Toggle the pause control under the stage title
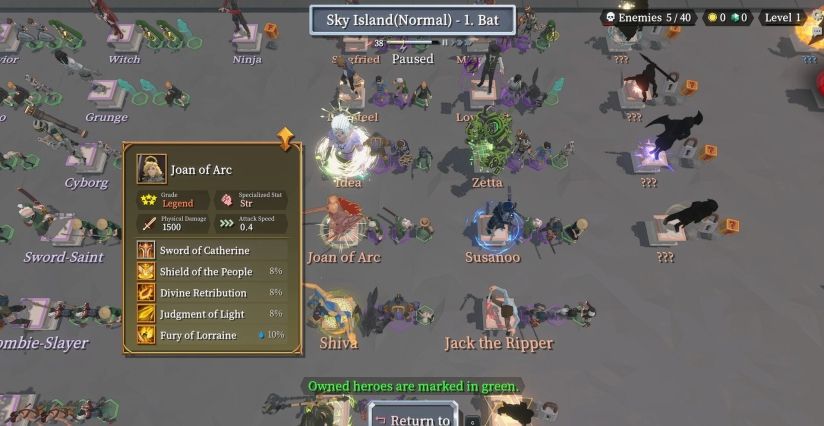Viewport: 824px width, 426px height. (x=444, y=43)
